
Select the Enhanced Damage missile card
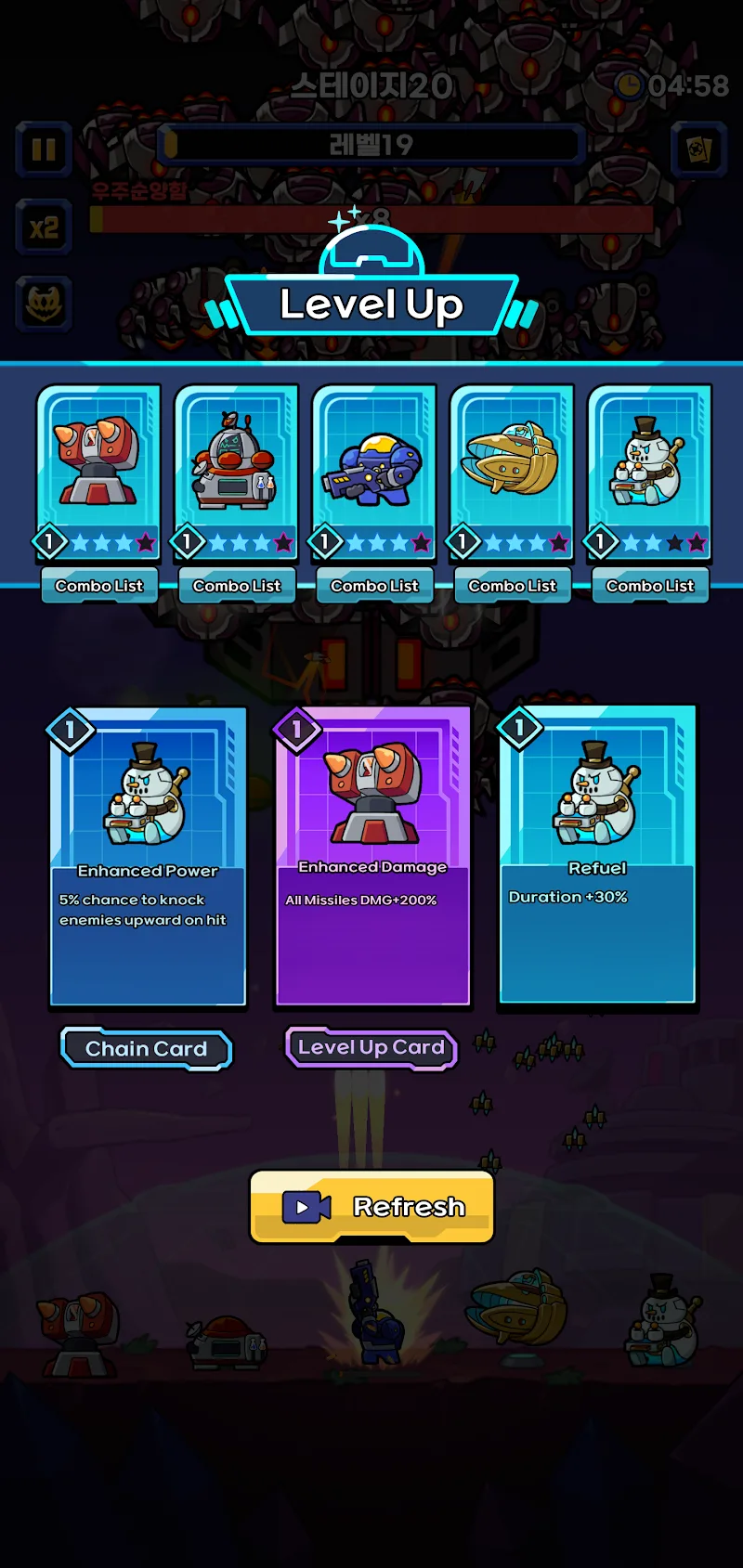click(x=372, y=857)
